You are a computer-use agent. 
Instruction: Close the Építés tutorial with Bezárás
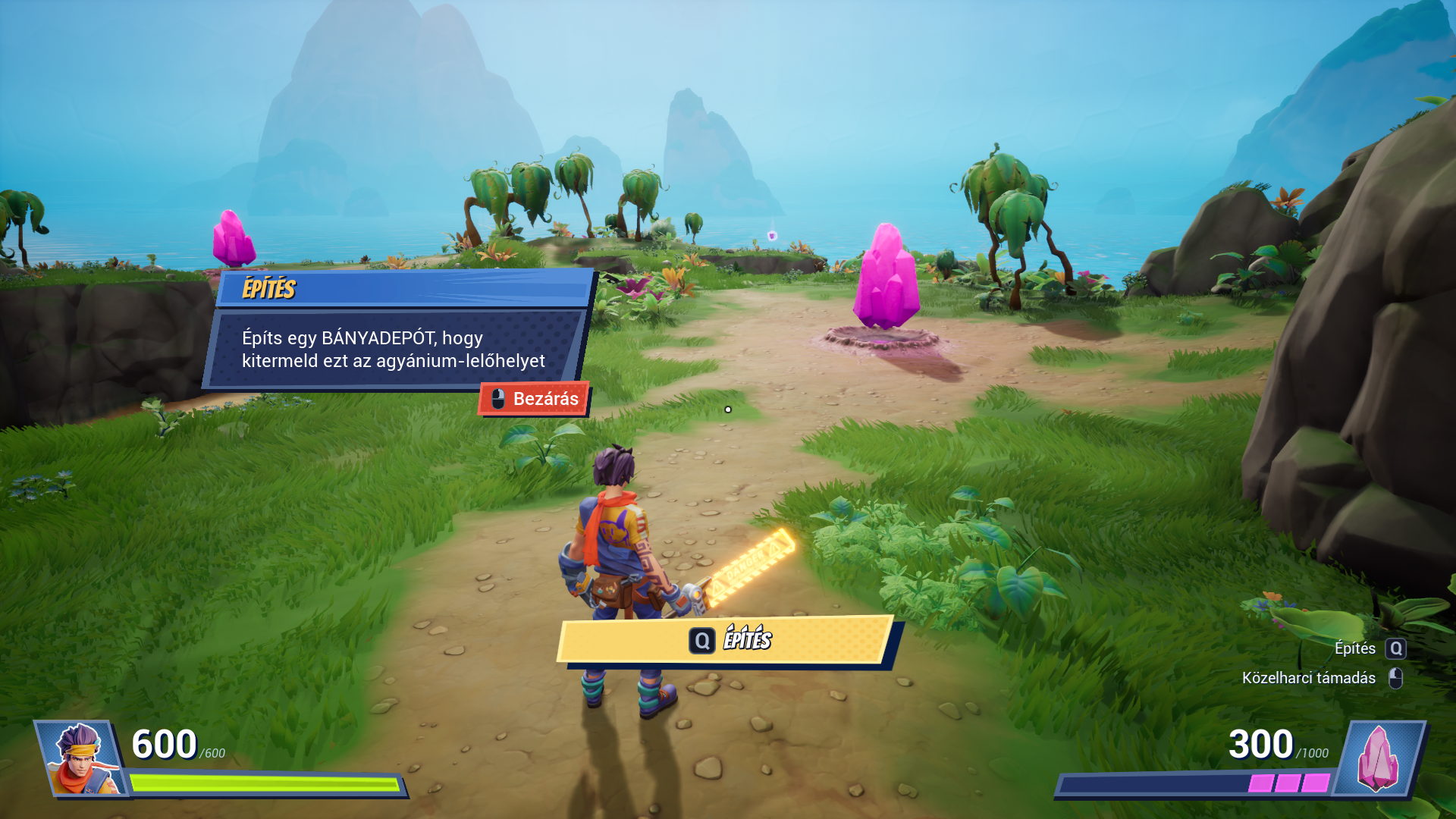(x=534, y=399)
